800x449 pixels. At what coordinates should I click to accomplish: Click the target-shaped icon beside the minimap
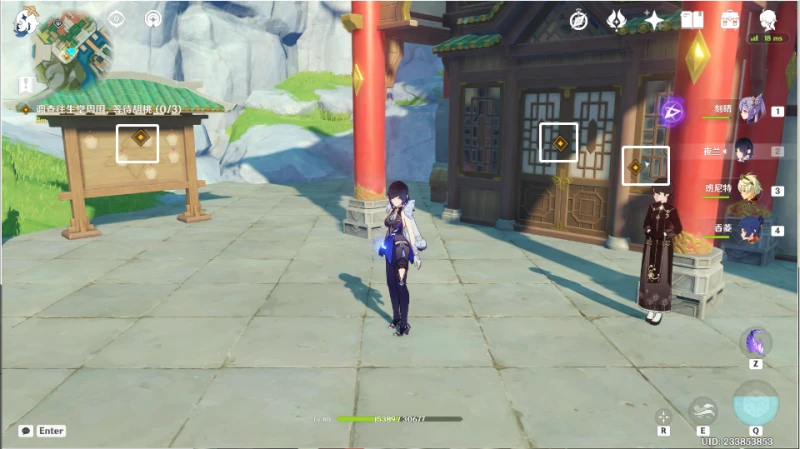click(117, 18)
